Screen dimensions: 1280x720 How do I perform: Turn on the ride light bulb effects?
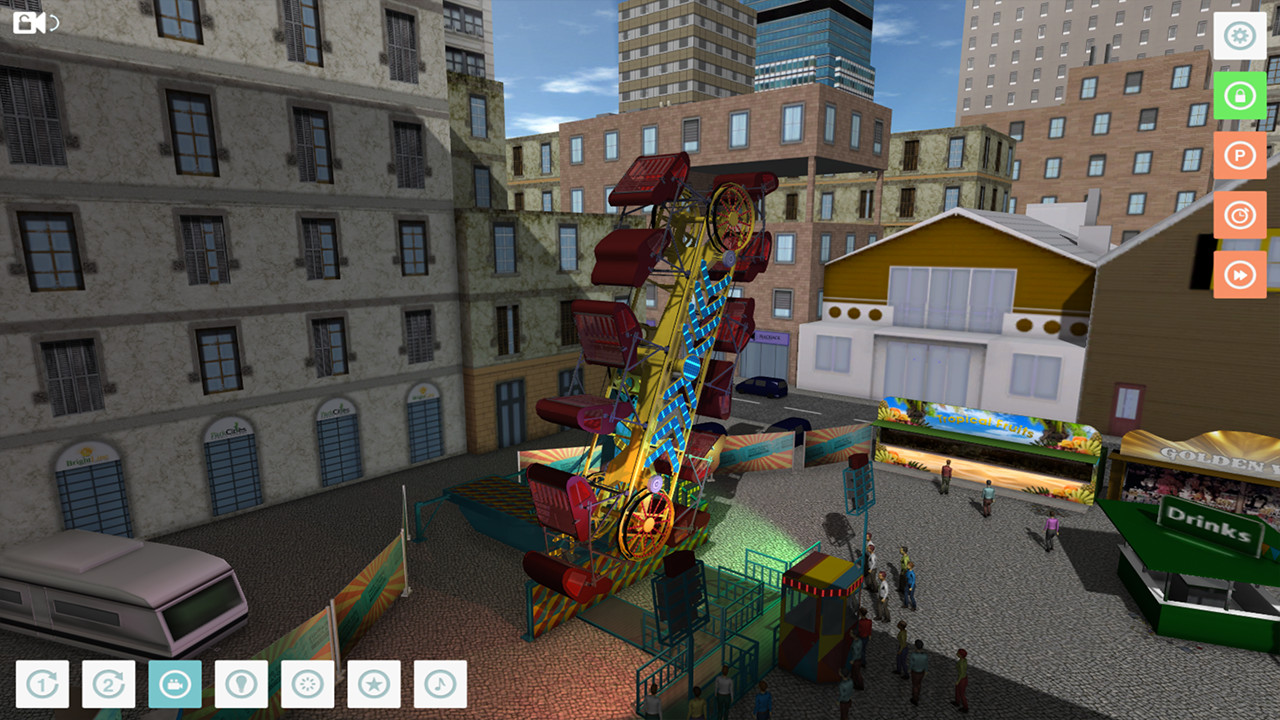pos(241,684)
